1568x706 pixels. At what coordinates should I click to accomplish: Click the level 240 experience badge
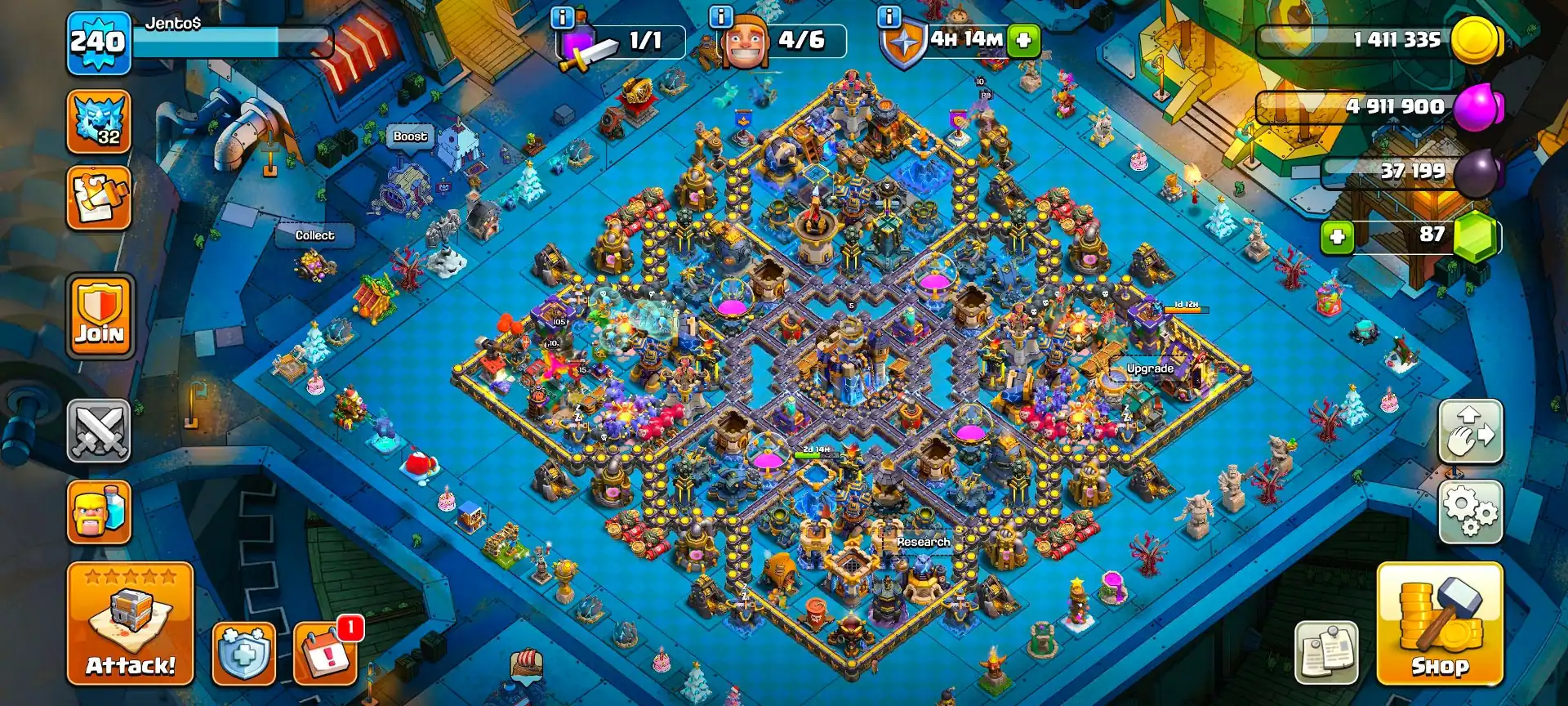pyautogui.click(x=100, y=40)
